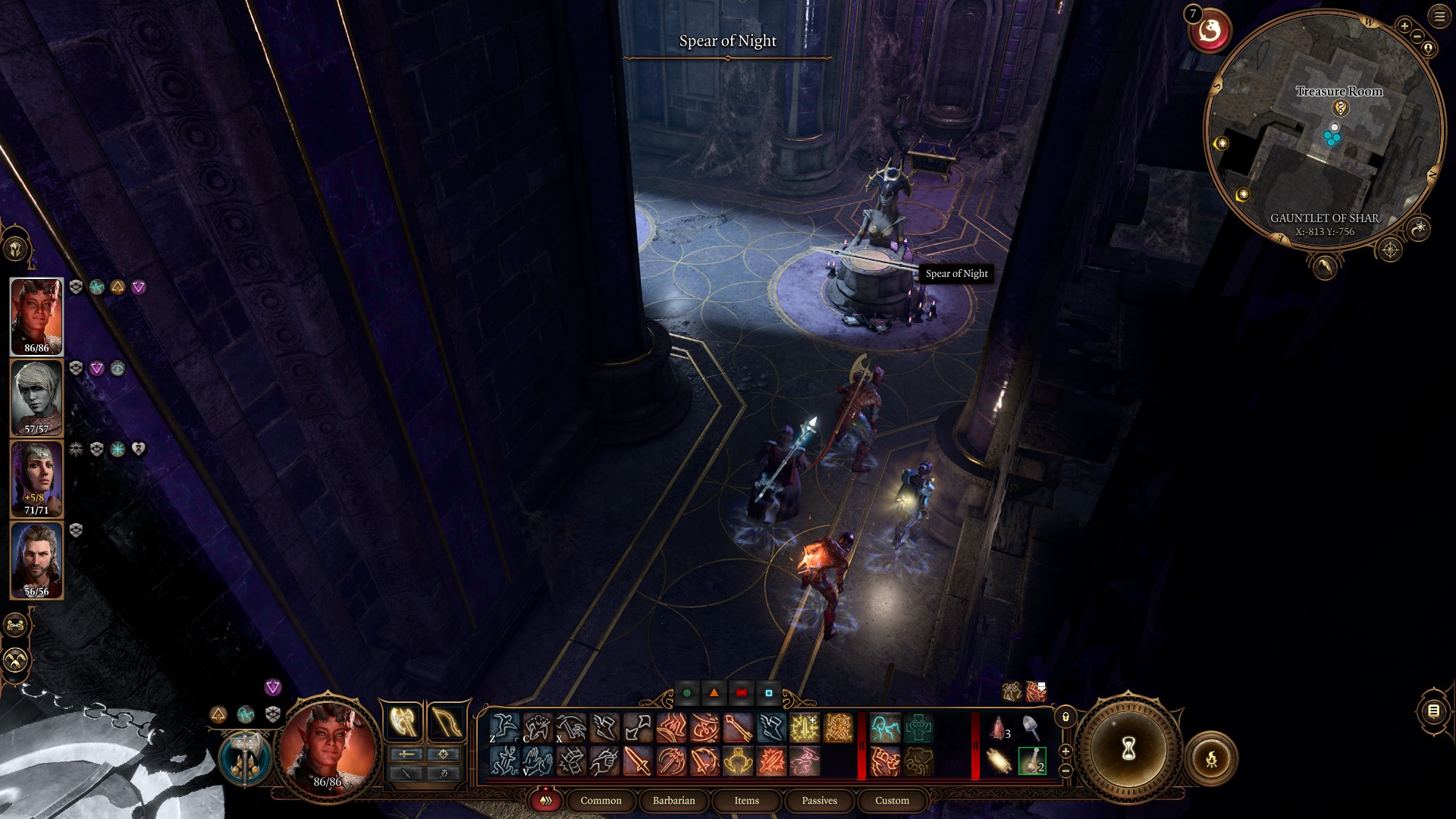Toggle the hotbar lock padlock
This screenshot has height=819, width=1456.
click(1065, 717)
